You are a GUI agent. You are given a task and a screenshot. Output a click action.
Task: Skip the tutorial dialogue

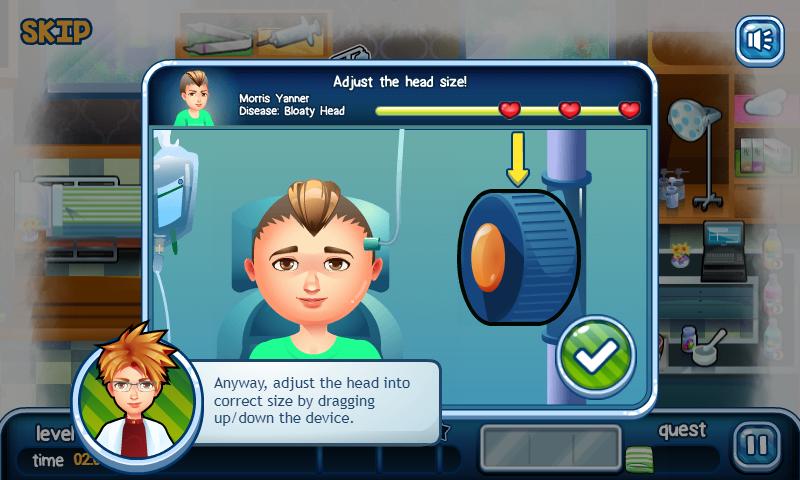pyautogui.click(x=56, y=30)
